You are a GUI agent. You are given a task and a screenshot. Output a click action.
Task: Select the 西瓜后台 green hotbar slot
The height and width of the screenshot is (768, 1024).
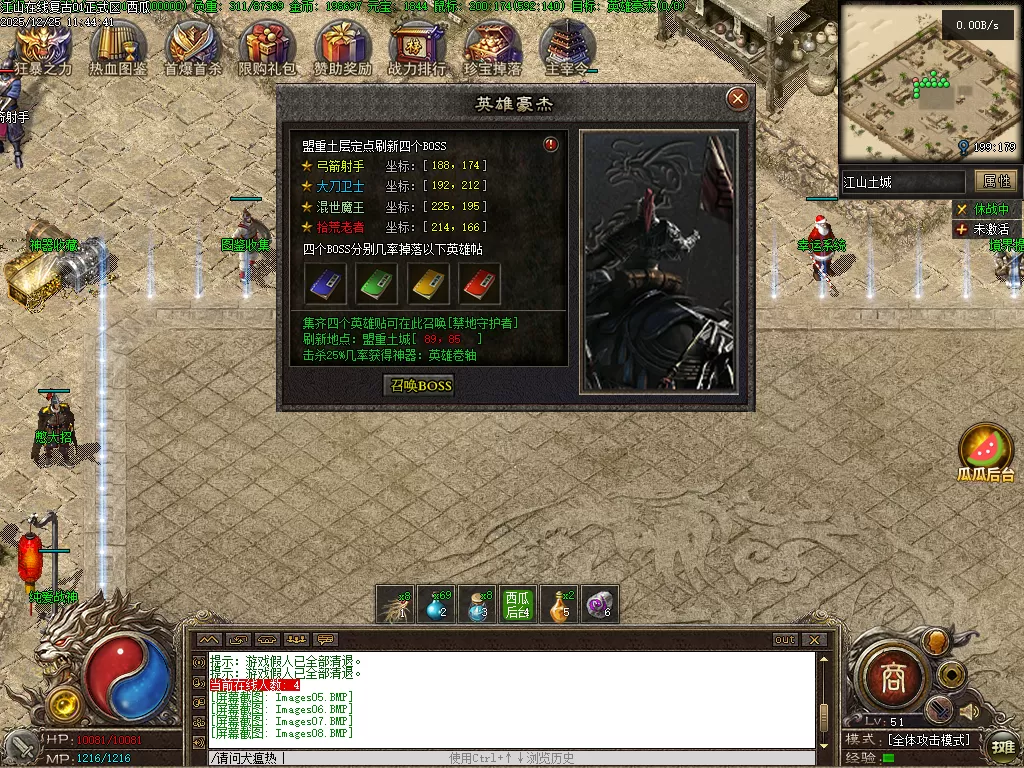click(517, 605)
